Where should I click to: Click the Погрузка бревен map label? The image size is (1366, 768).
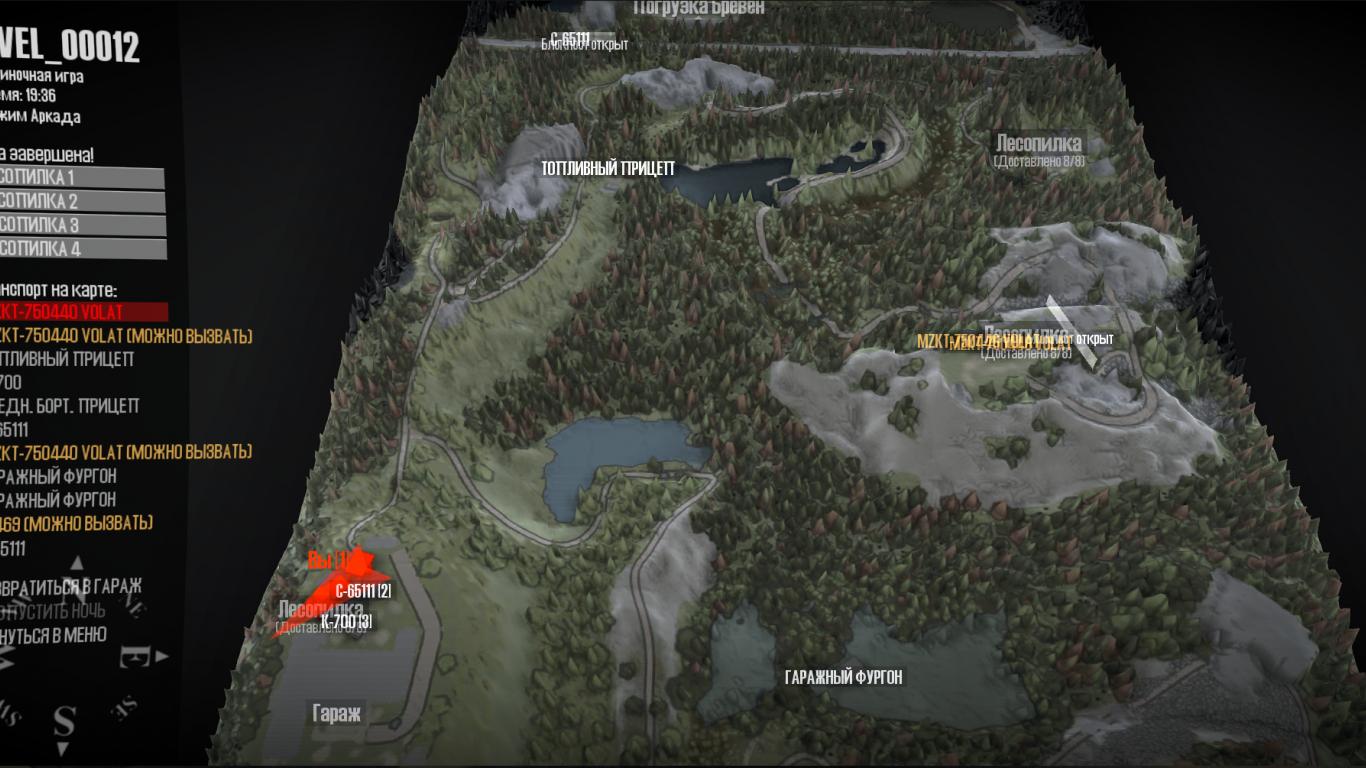699,8
